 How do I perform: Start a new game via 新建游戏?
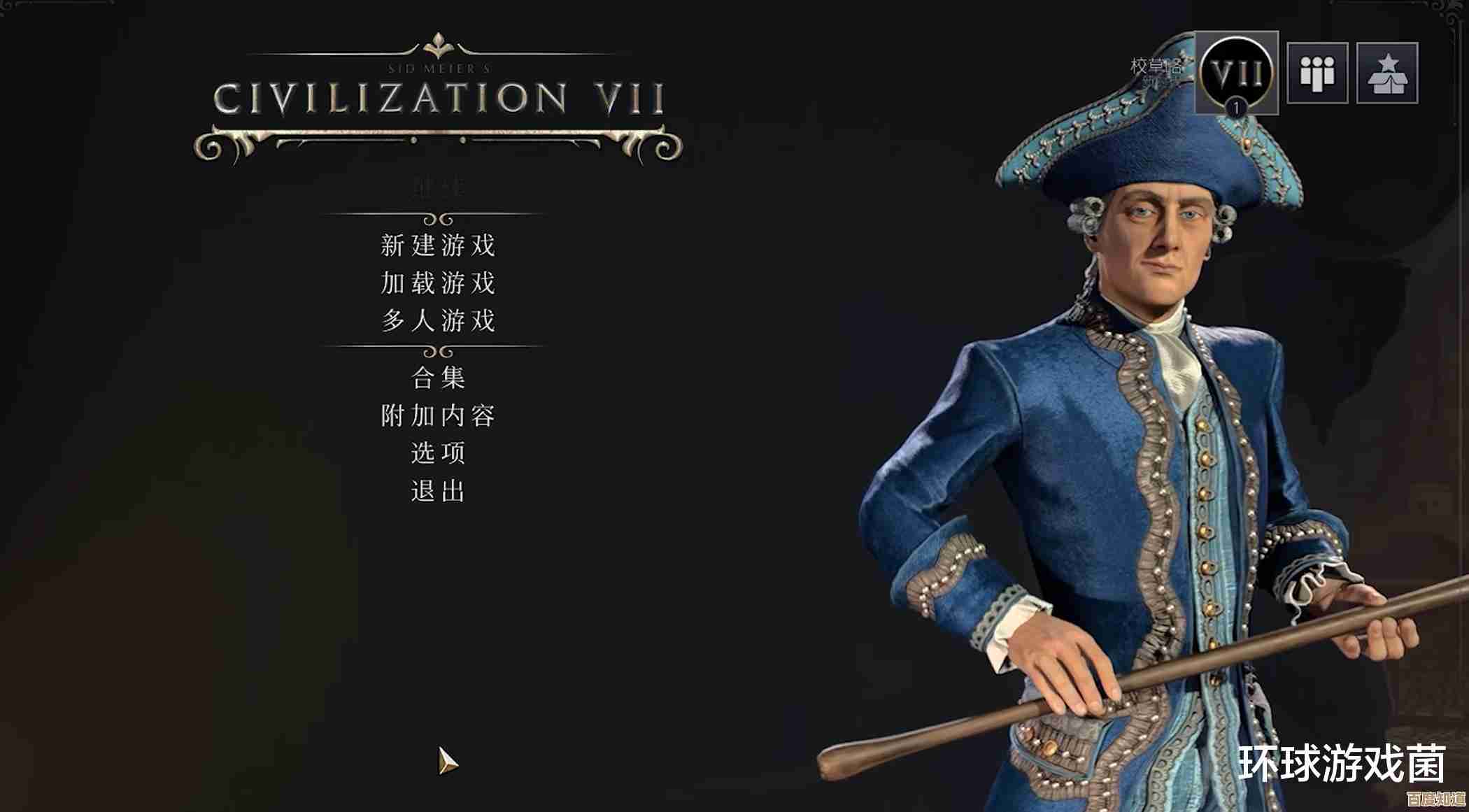438,245
